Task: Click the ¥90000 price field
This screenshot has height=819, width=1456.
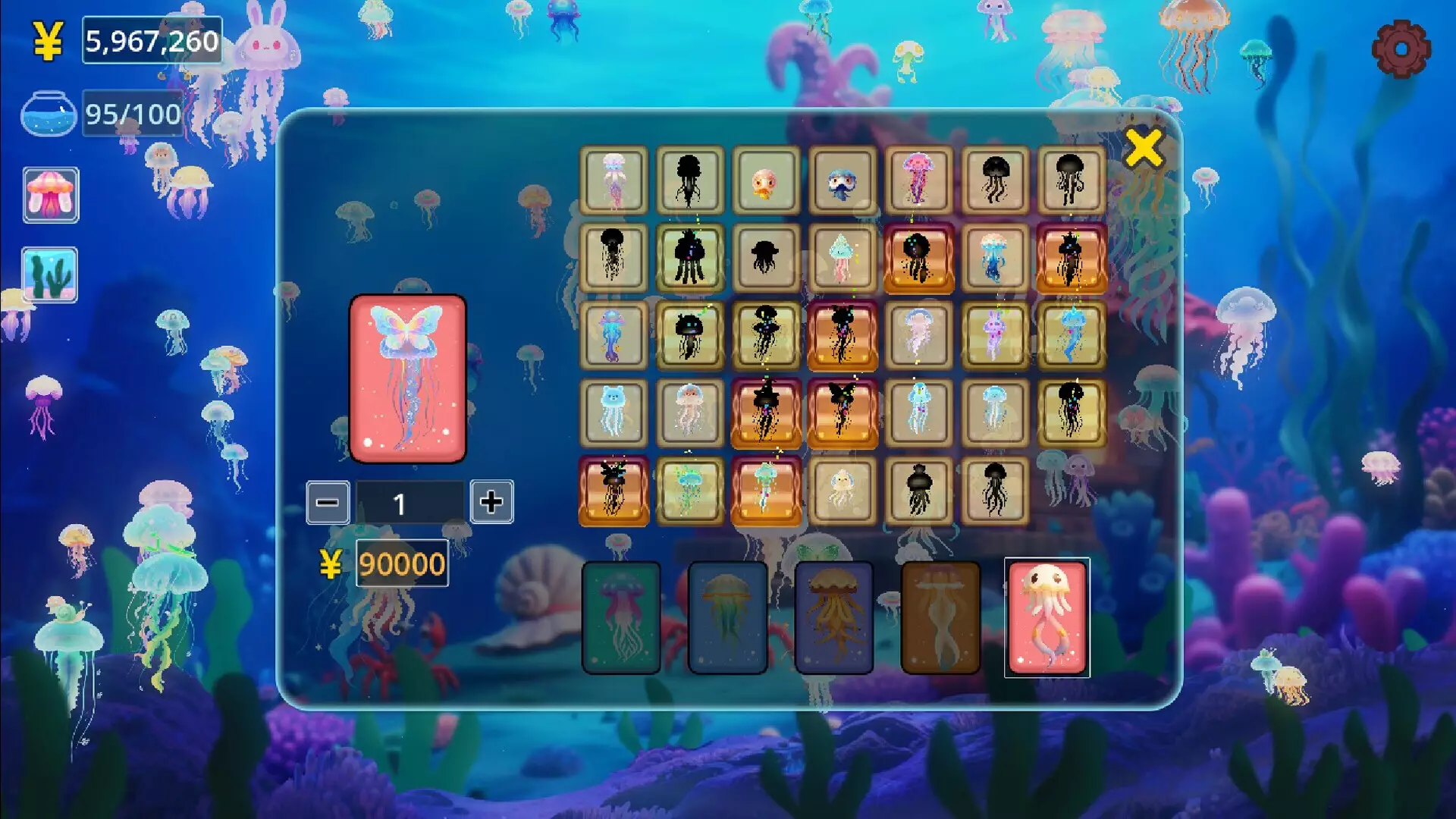Action: [x=400, y=563]
